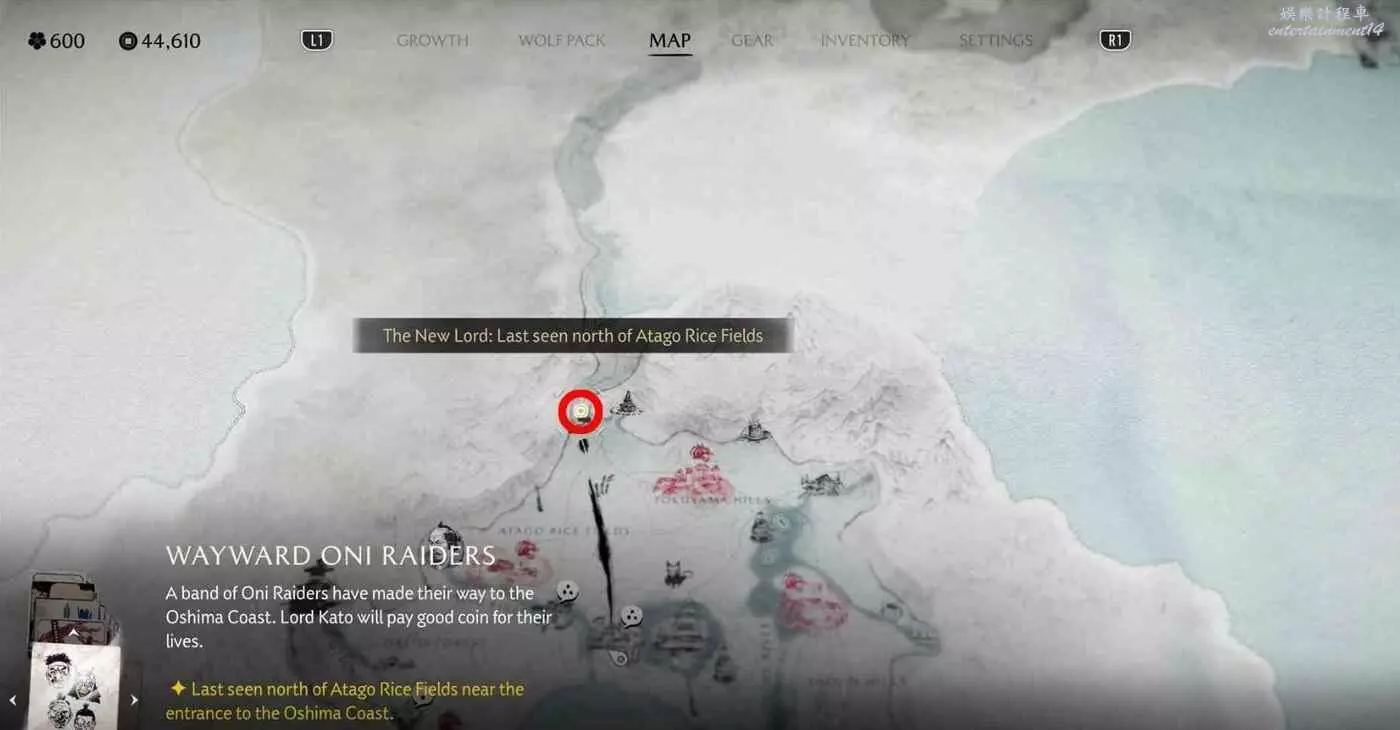This screenshot has height=730, width=1400.
Task: Open the Inventory tab
Action: (x=865, y=41)
